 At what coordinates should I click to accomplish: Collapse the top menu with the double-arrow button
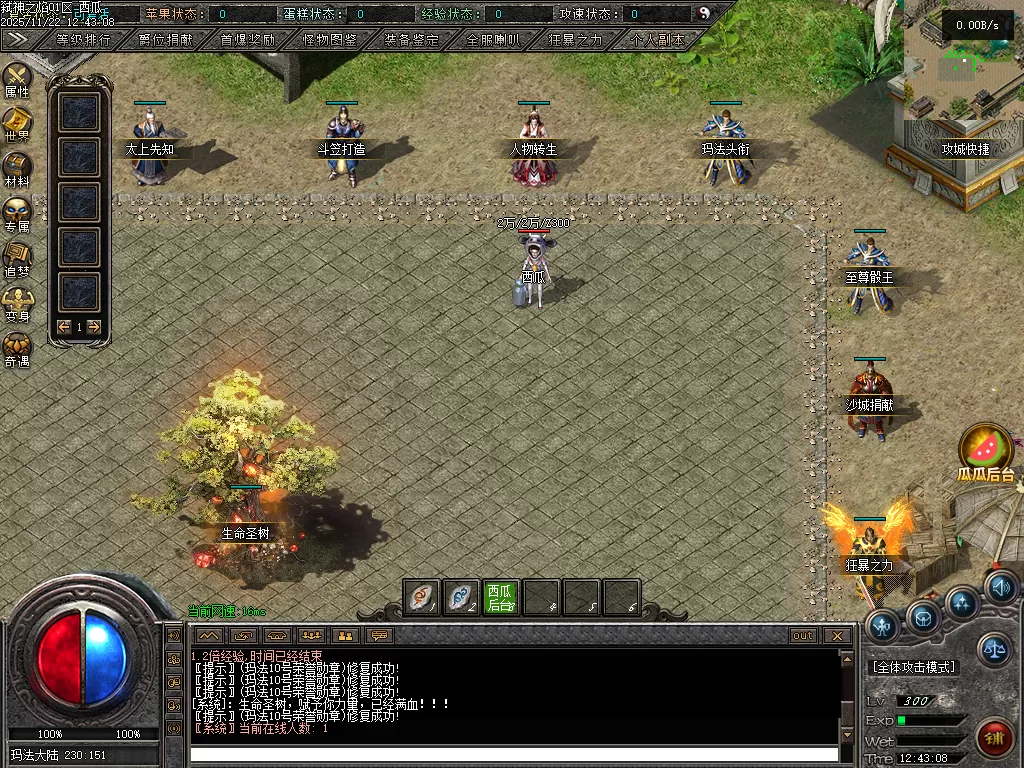[x=17, y=39]
